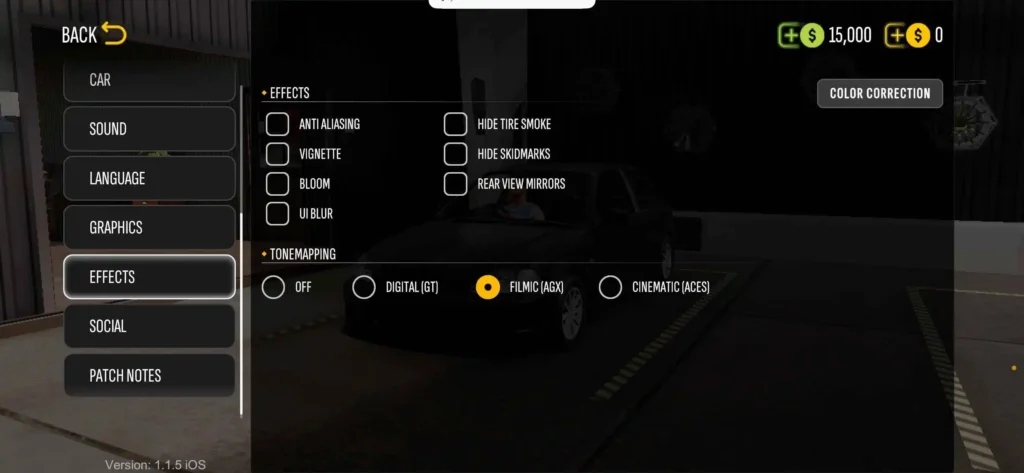Enable Rear View Mirrors
The image size is (1024, 473).
pyautogui.click(x=456, y=184)
